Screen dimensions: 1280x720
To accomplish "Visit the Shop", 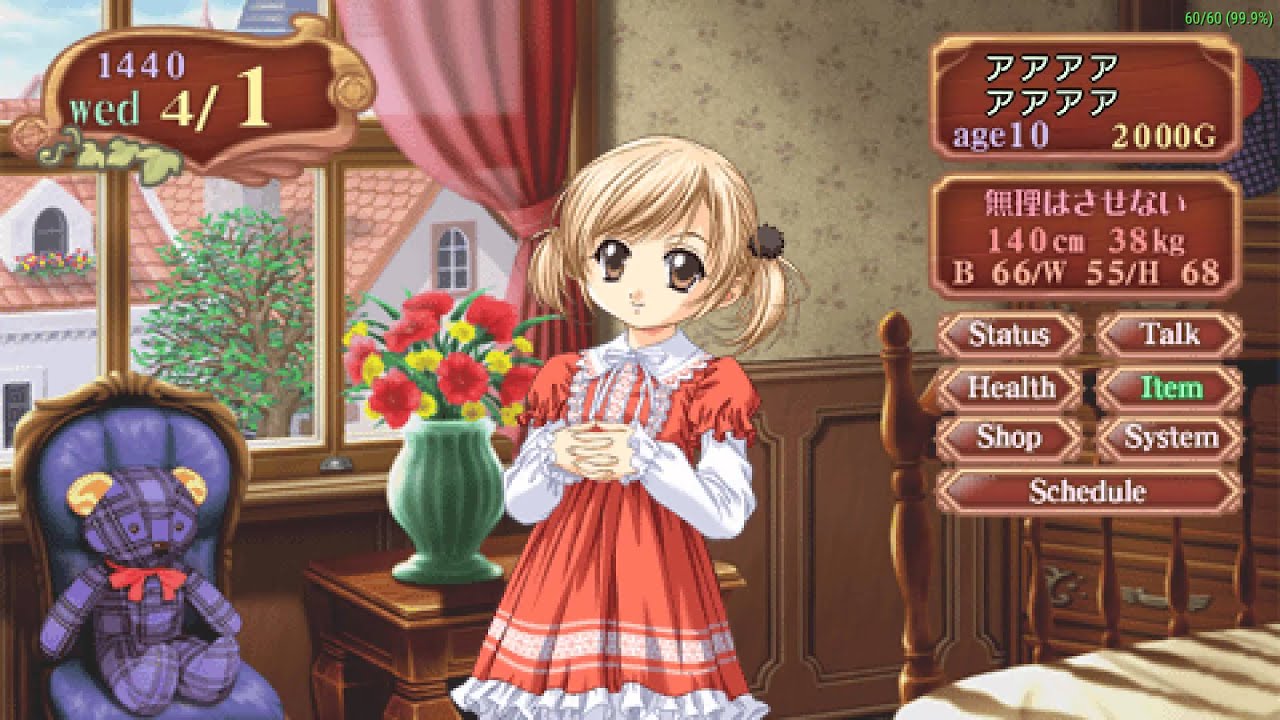I will 1009,438.
